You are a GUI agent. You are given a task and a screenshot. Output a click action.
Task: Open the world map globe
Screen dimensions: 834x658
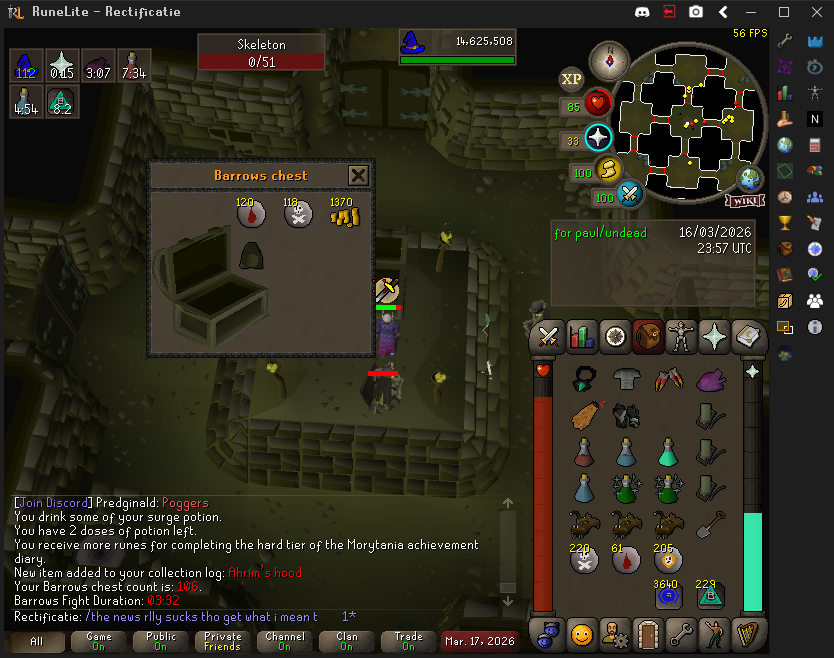(x=751, y=179)
